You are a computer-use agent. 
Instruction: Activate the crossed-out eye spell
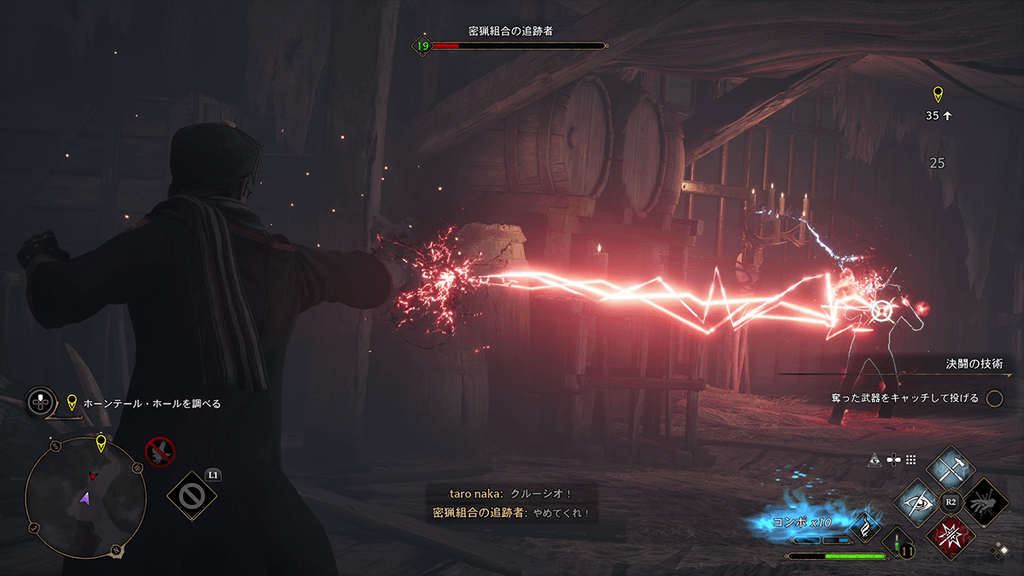point(917,501)
